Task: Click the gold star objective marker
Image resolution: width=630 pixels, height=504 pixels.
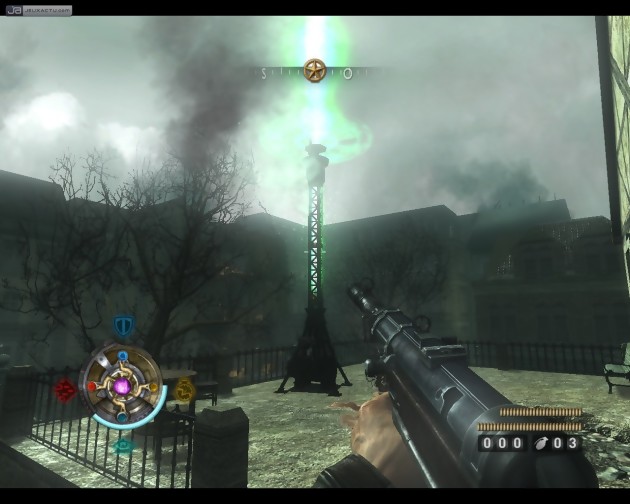Action: (x=316, y=71)
